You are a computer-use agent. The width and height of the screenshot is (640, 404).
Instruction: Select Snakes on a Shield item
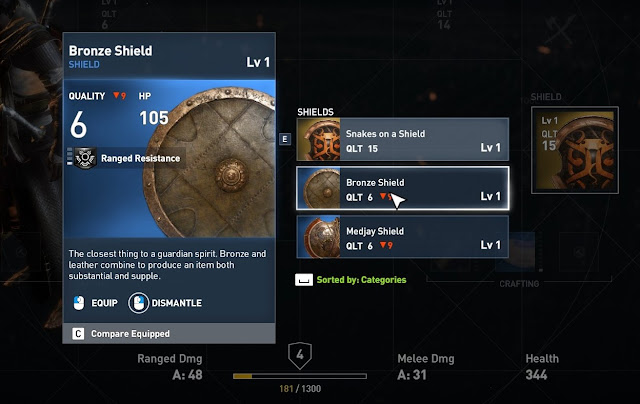tap(402, 139)
